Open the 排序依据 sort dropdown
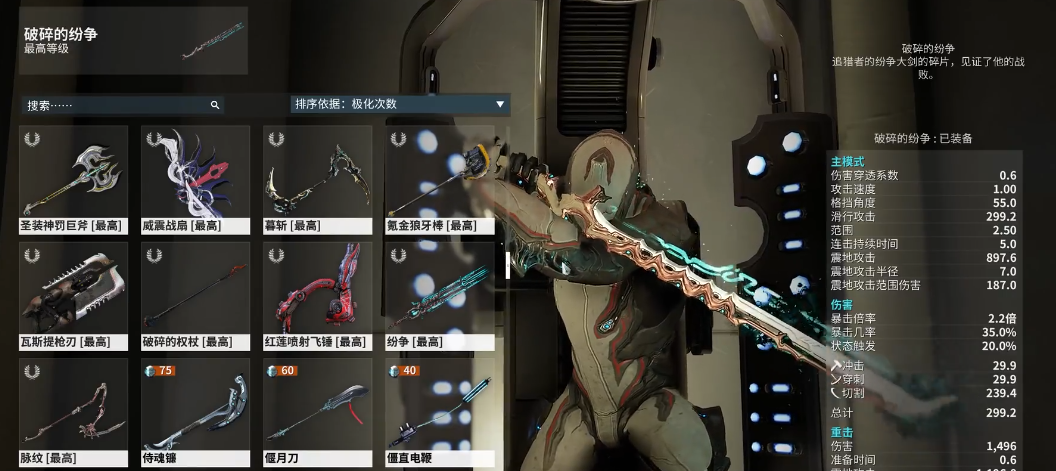Screen dimensions: 1056x471 click(x=400, y=104)
